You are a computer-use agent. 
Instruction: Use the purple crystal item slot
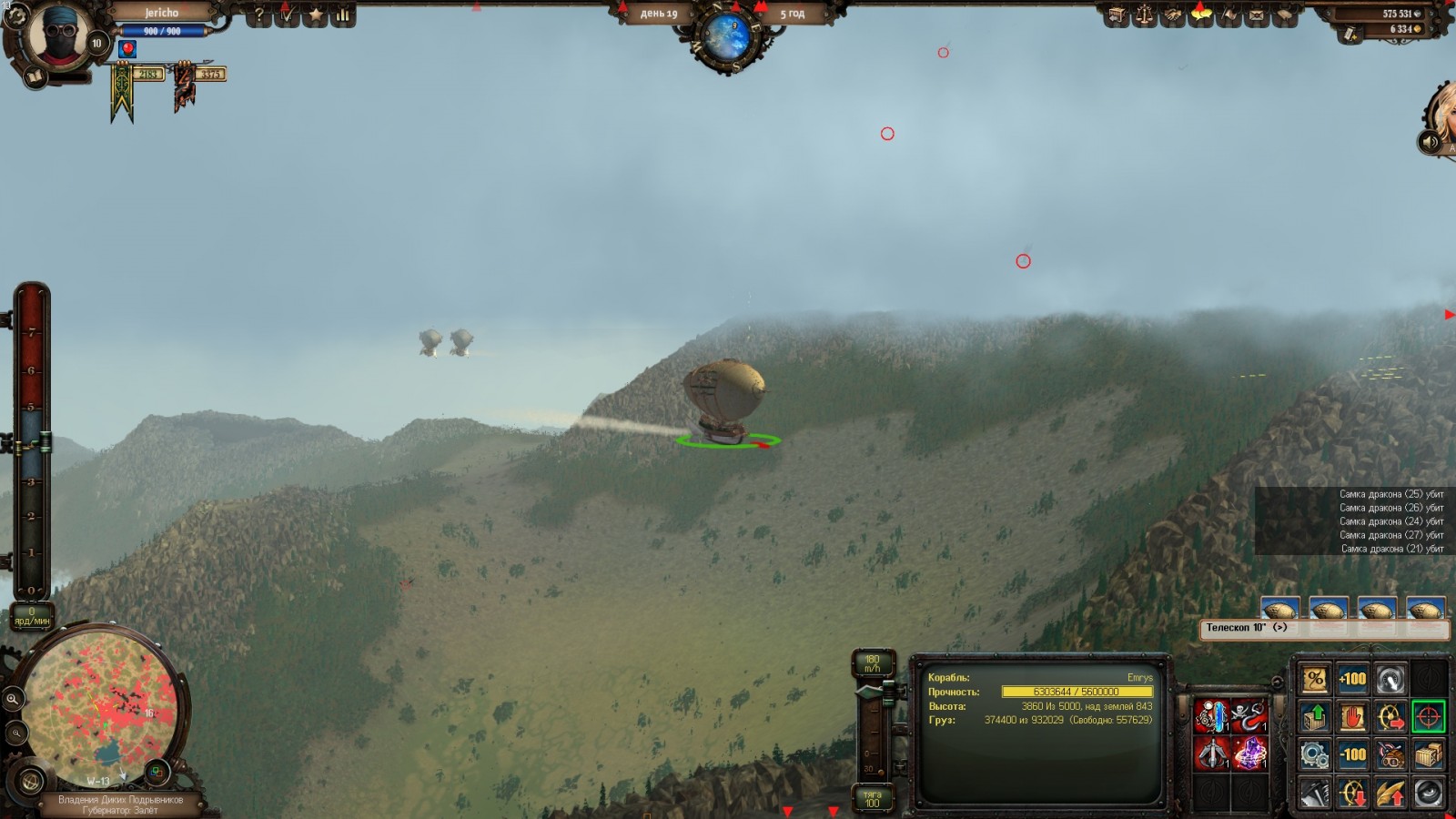[x=1249, y=754]
